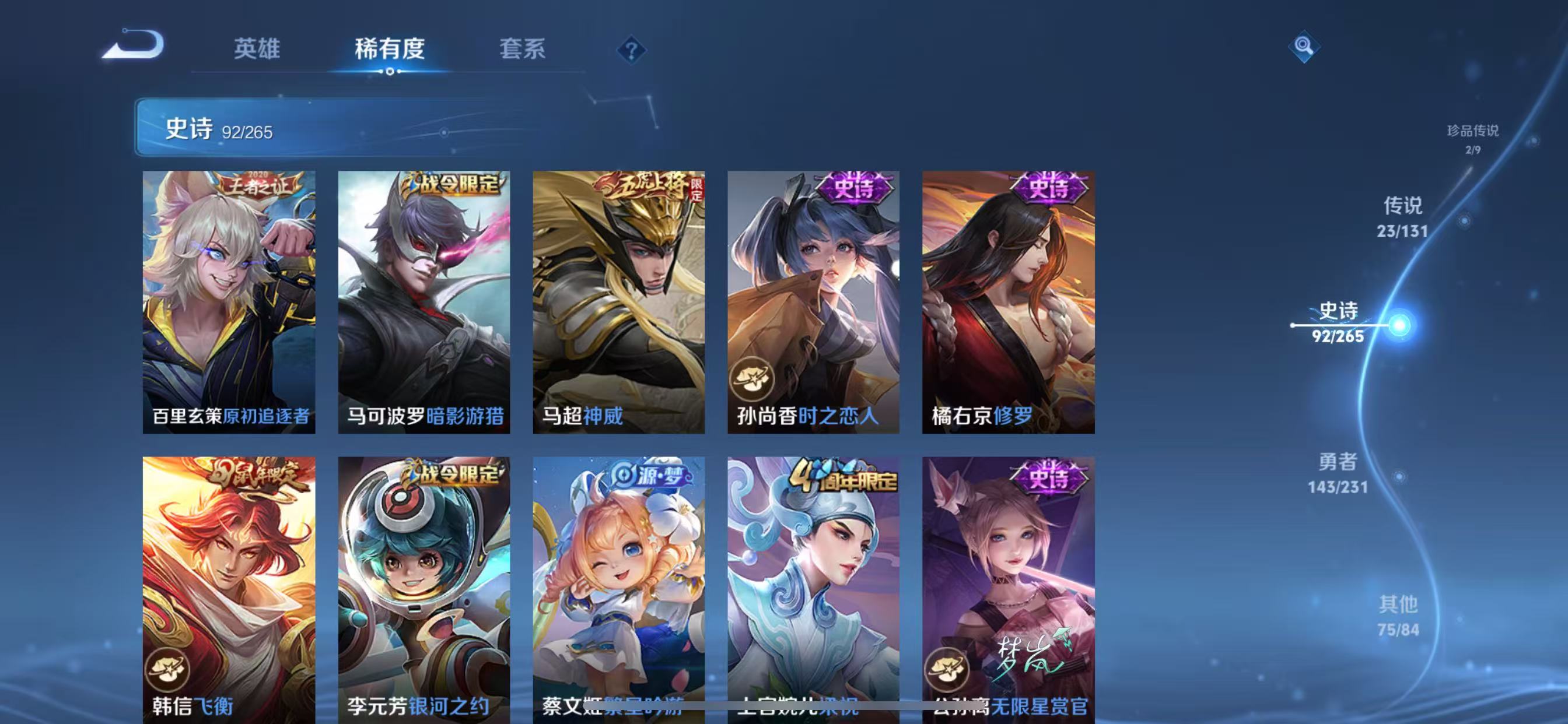Open the skin search magnifier icon

pyautogui.click(x=1304, y=47)
